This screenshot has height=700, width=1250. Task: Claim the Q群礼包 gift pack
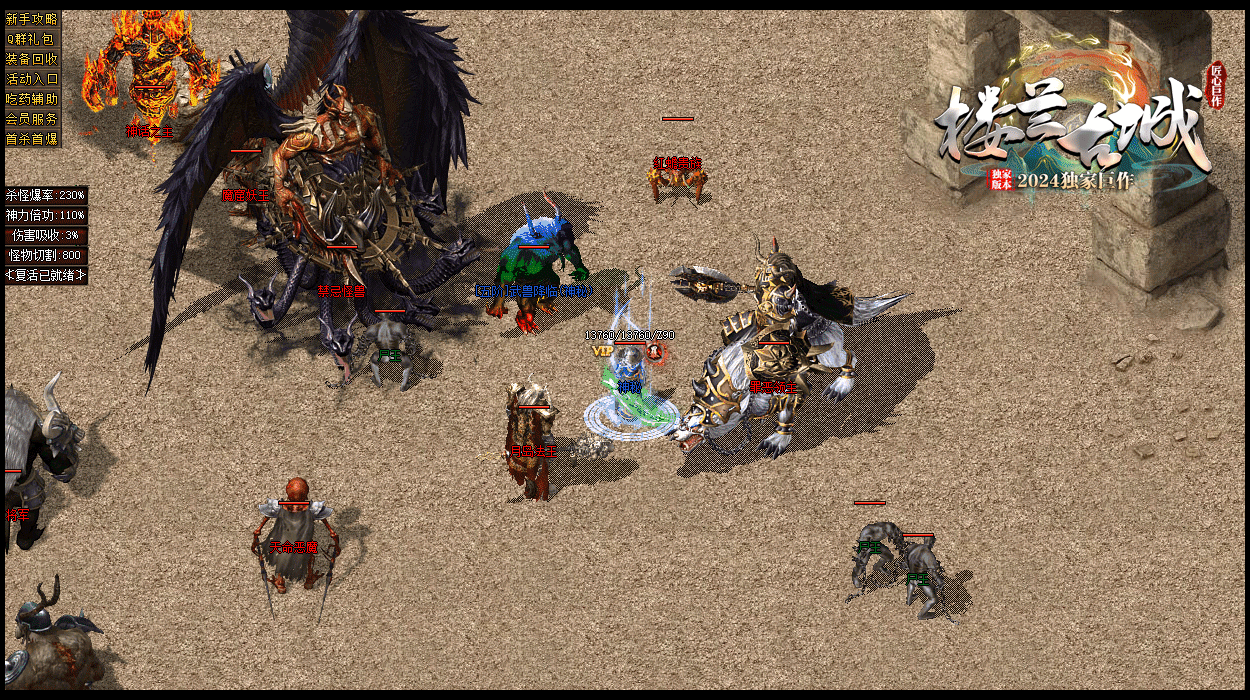pyautogui.click(x=32, y=39)
